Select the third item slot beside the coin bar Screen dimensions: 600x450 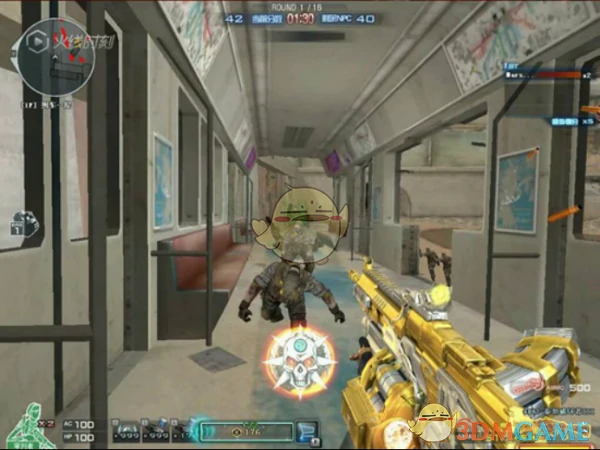pyautogui.click(x=183, y=429)
